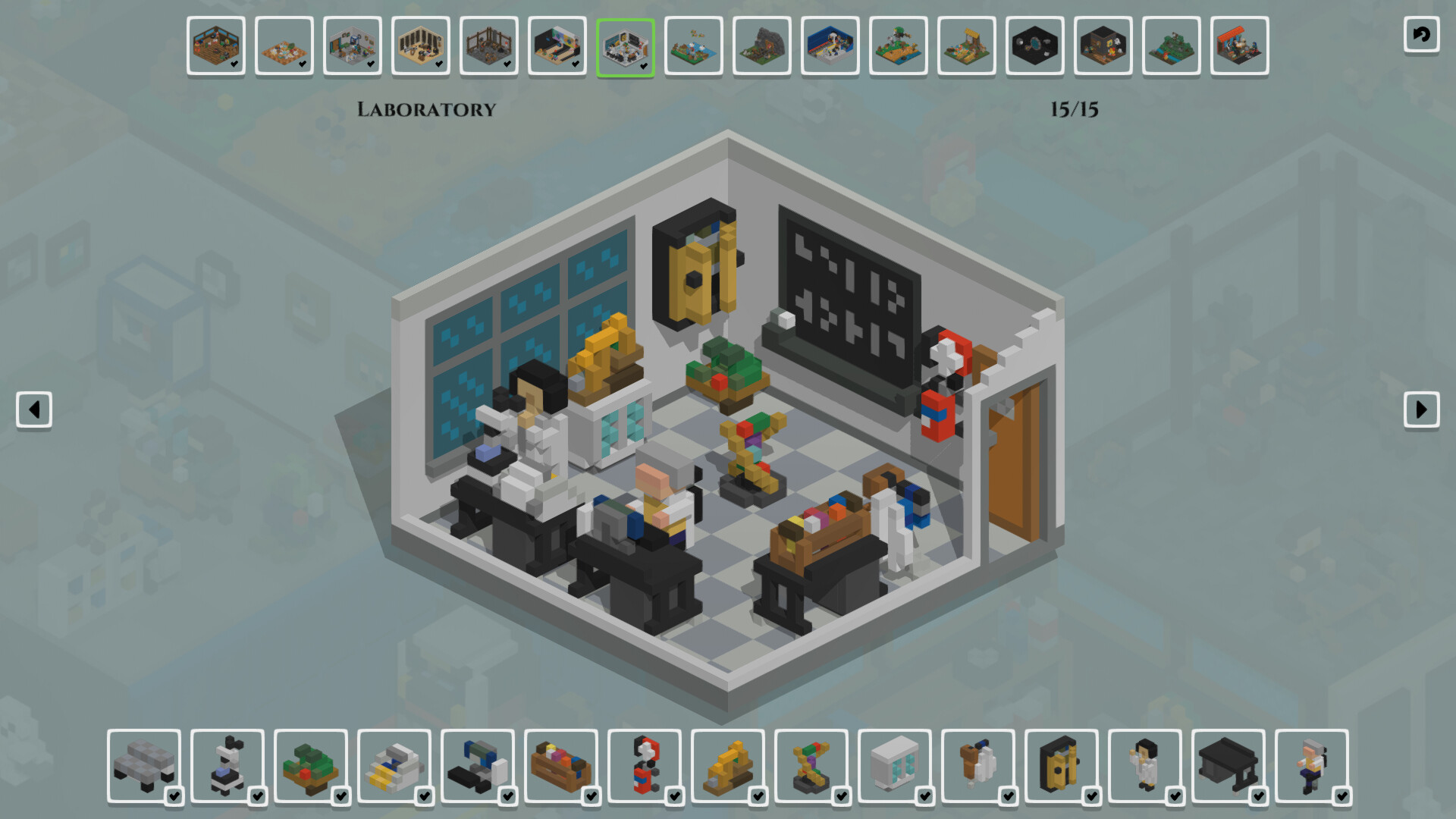This screenshot has height=819, width=1456.
Task: Toggle the checkmark on the microscope item
Action: click(258, 797)
